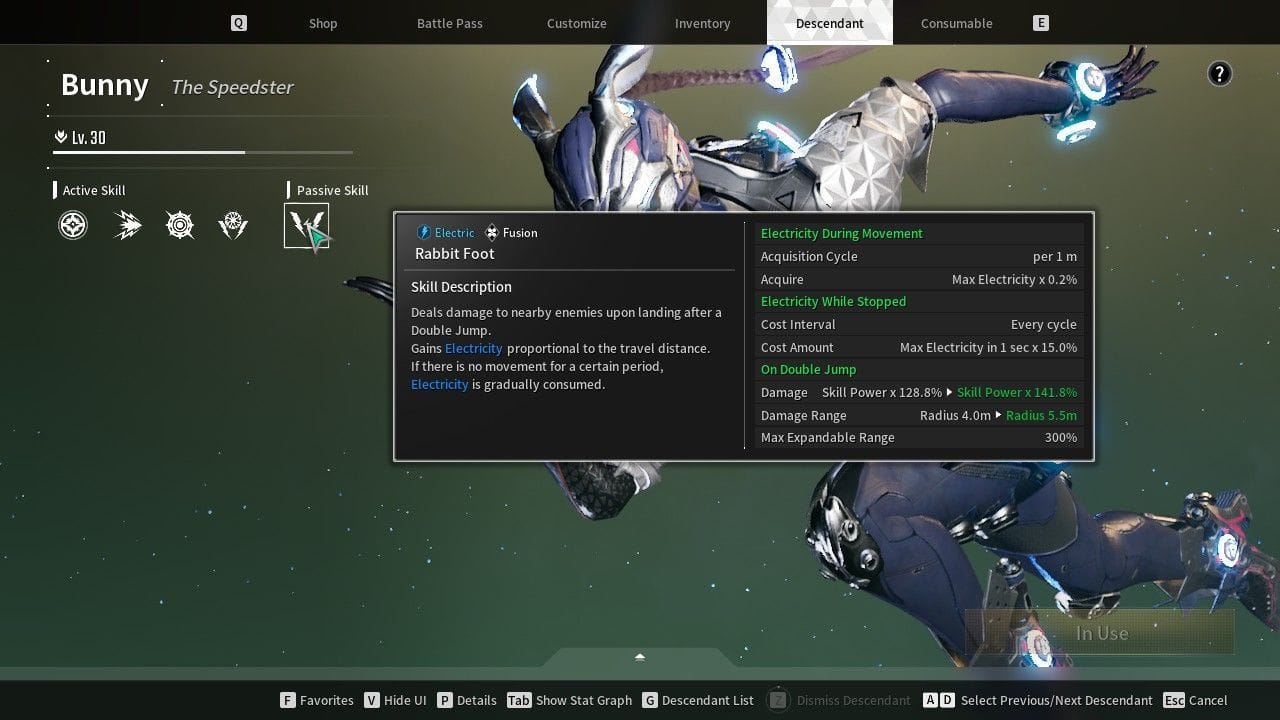The height and width of the screenshot is (720, 1280).
Task: Expand the Electricity During Movement section
Action: click(840, 233)
